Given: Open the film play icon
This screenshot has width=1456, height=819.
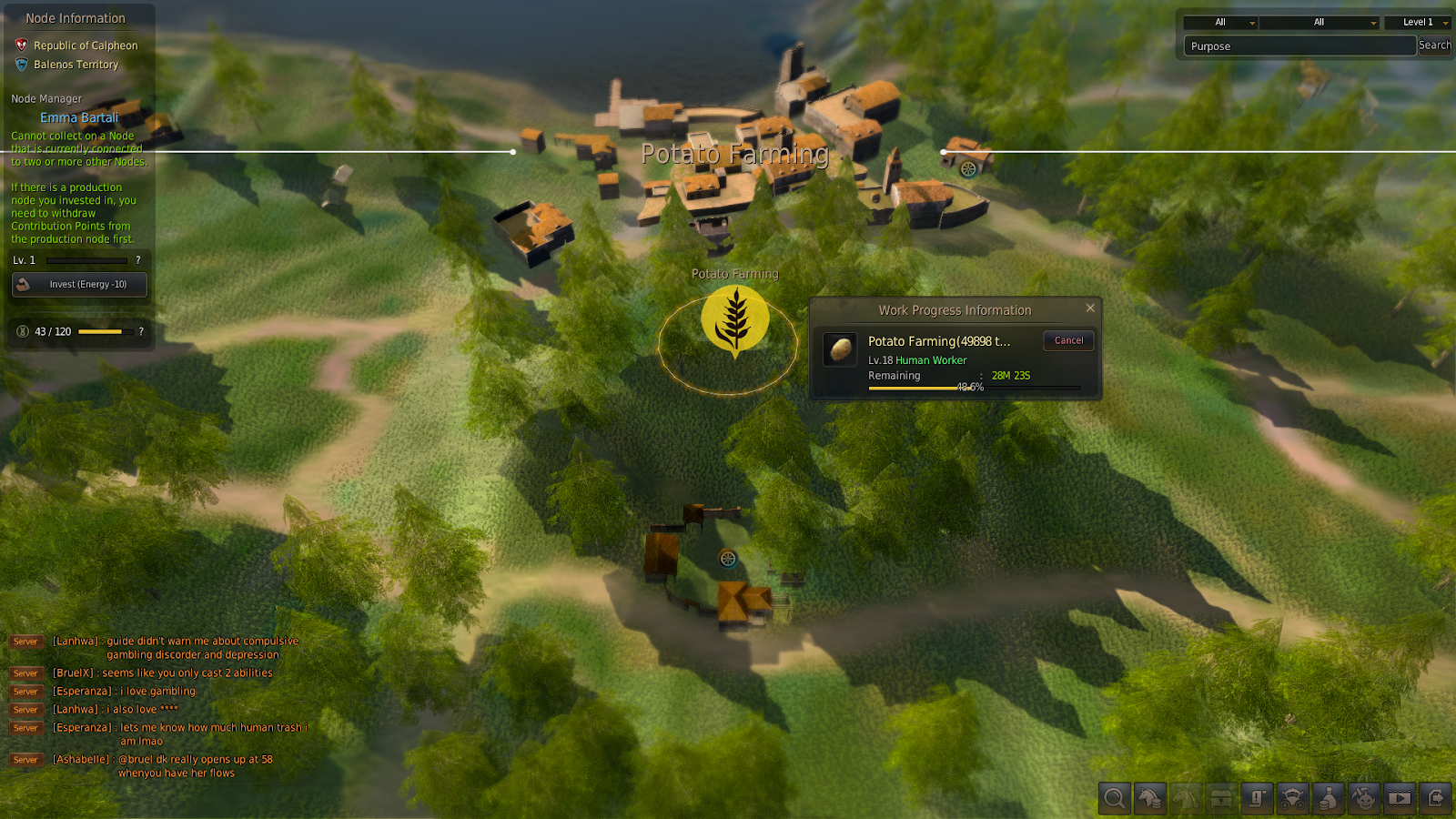Looking at the screenshot, I should pyautogui.click(x=1400, y=799).
